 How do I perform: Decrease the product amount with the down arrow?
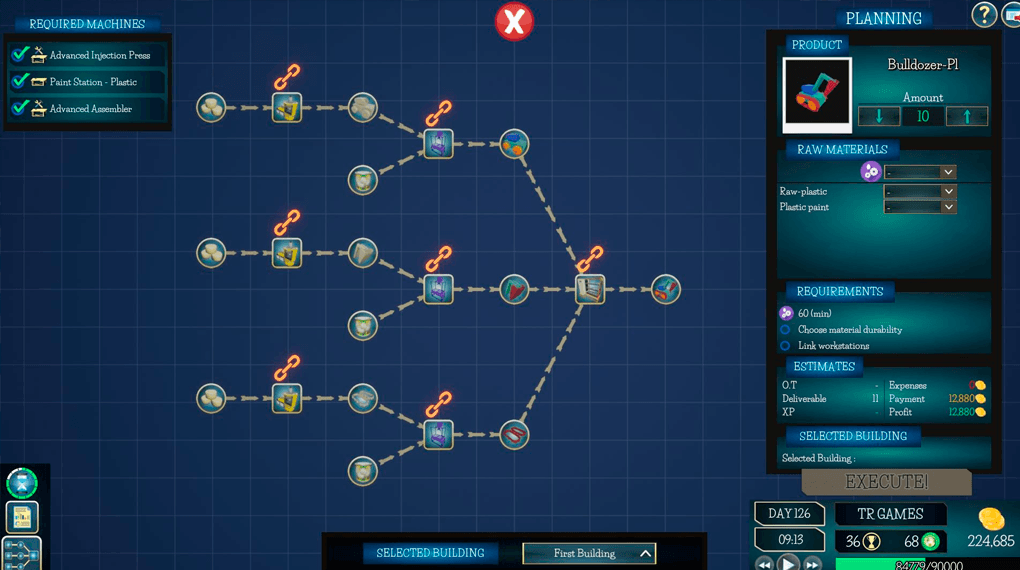[879, 116]
